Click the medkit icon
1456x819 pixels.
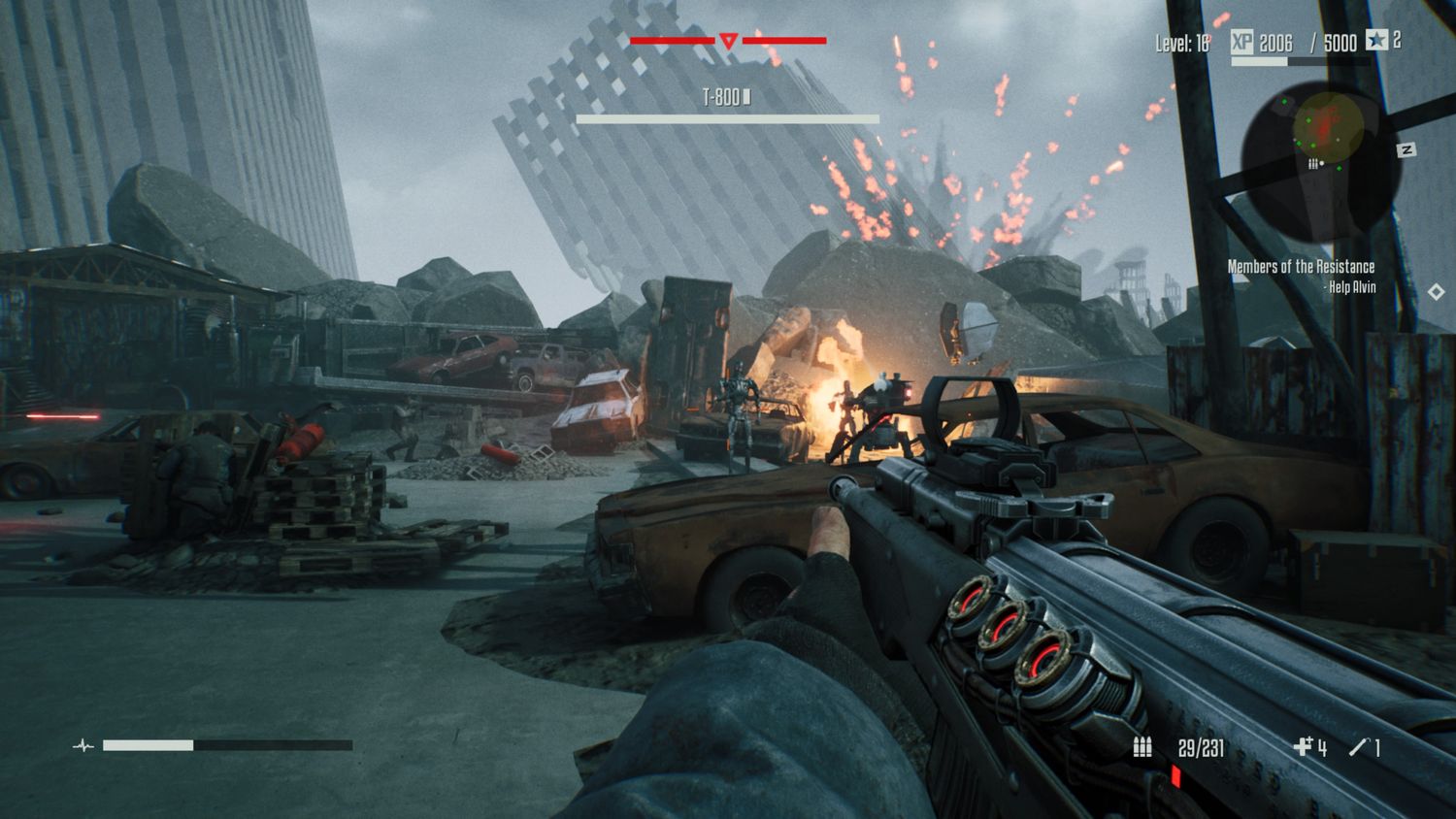[x=1303, y=746]
